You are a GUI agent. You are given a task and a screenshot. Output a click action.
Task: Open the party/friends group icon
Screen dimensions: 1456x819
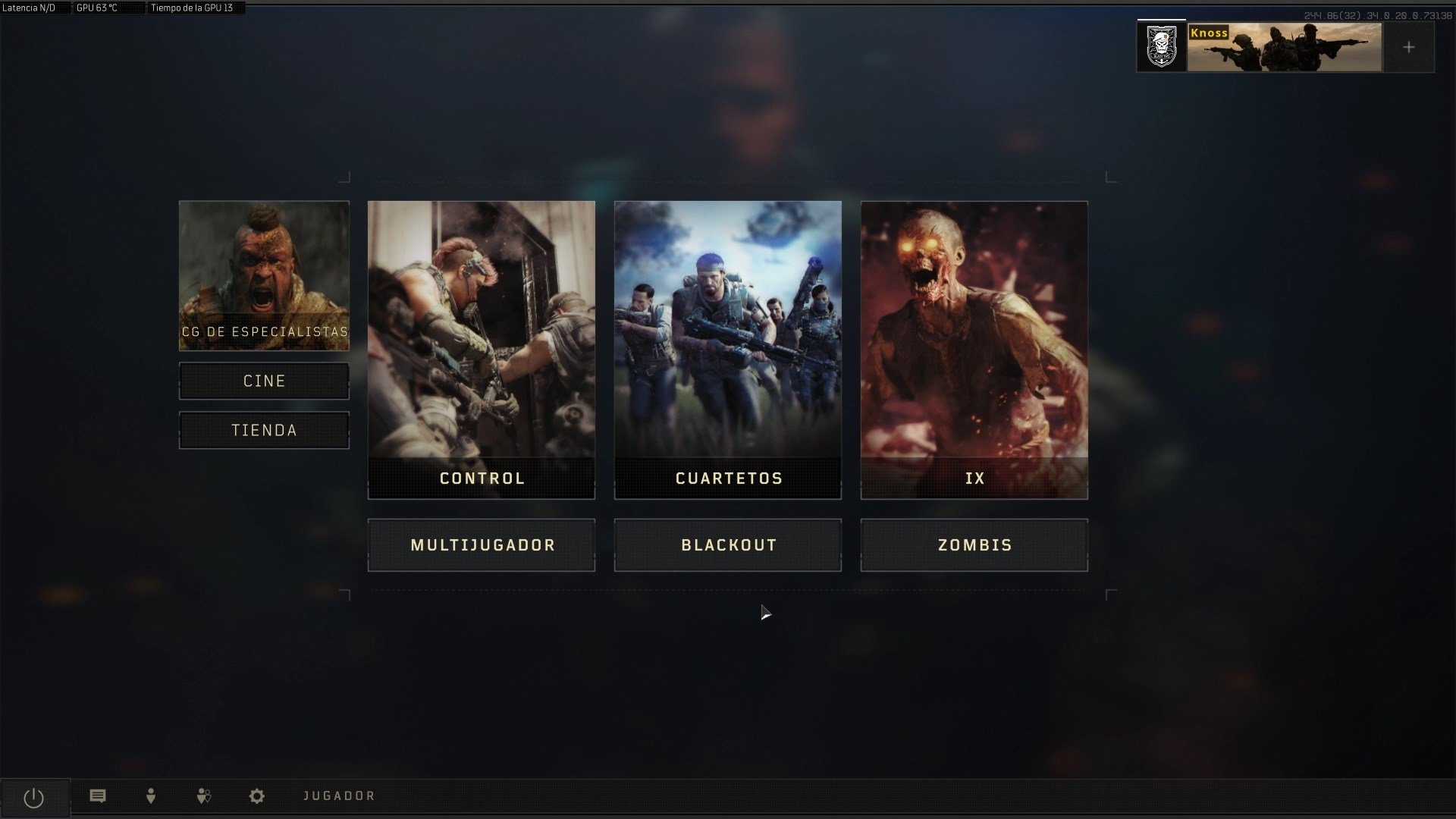(x=203, y=796)
